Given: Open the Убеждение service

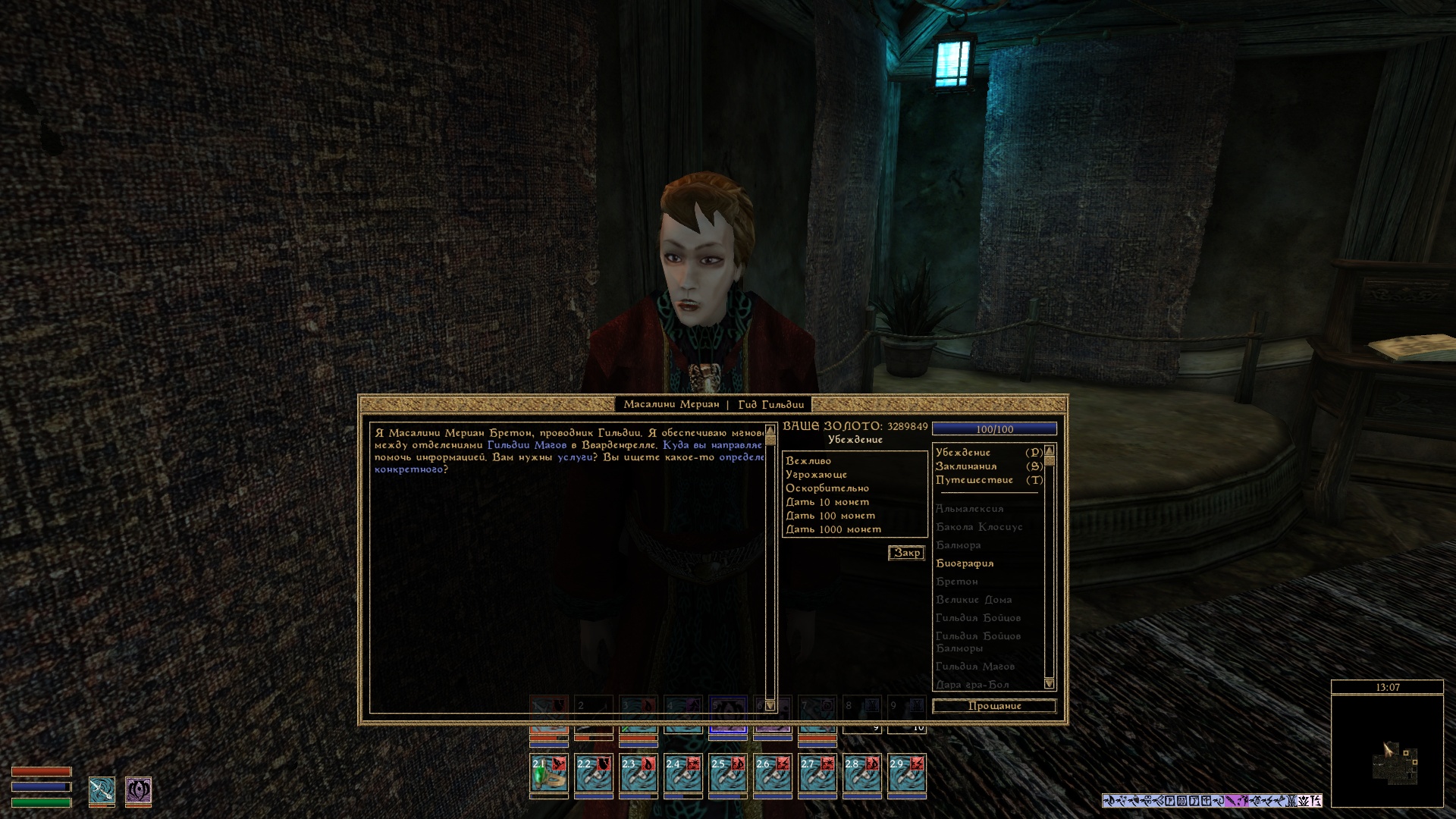Looking at the screenshot, I should click(x=963, y=453).
